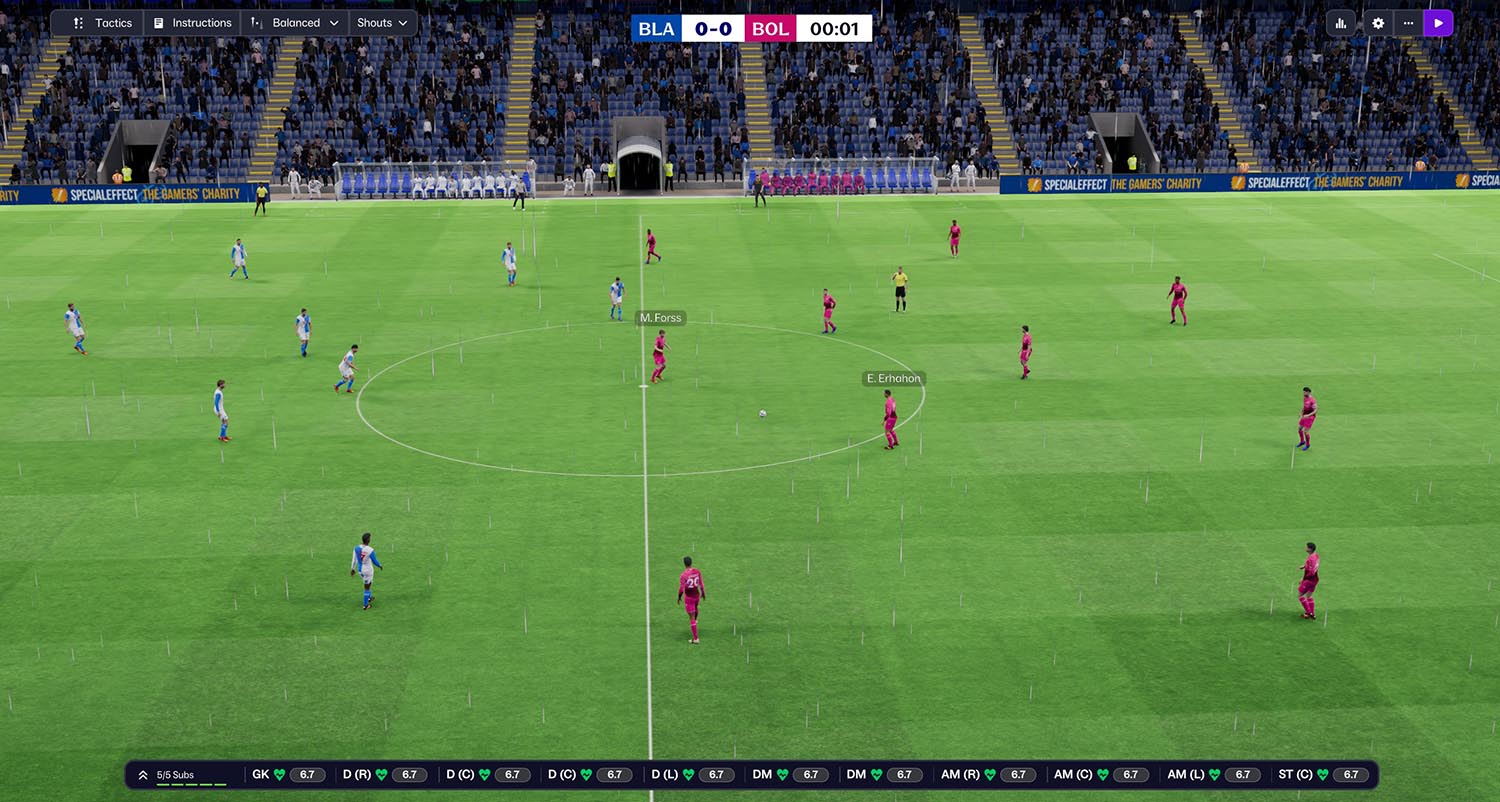Choose the AM (R) player slot
This screenshot has width=1500, height=802.
986,775
